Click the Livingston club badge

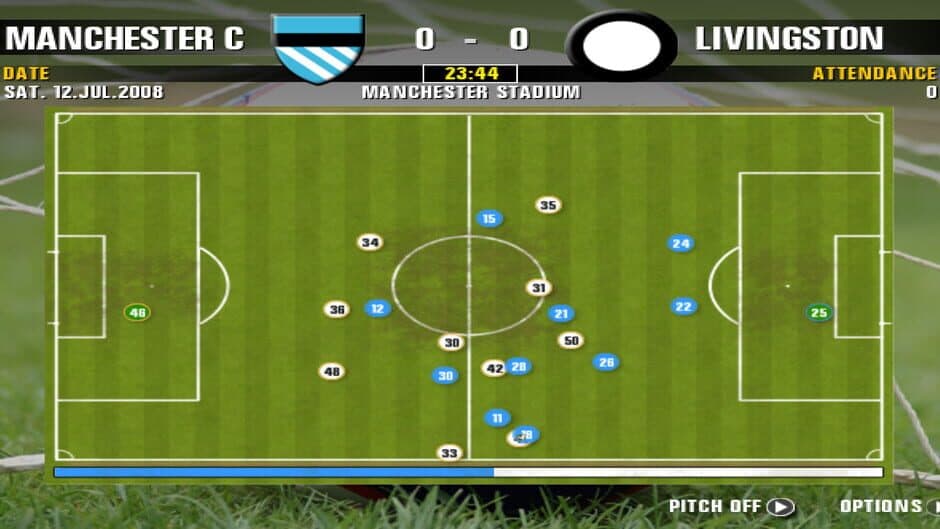[621, 46]
